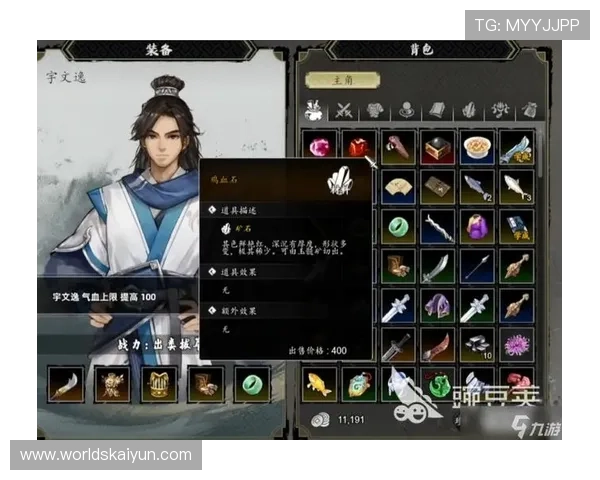This screenshot has height=480, width=600.
Task: Choose the equipped golden boots slot
Action: tap(205, 384)
